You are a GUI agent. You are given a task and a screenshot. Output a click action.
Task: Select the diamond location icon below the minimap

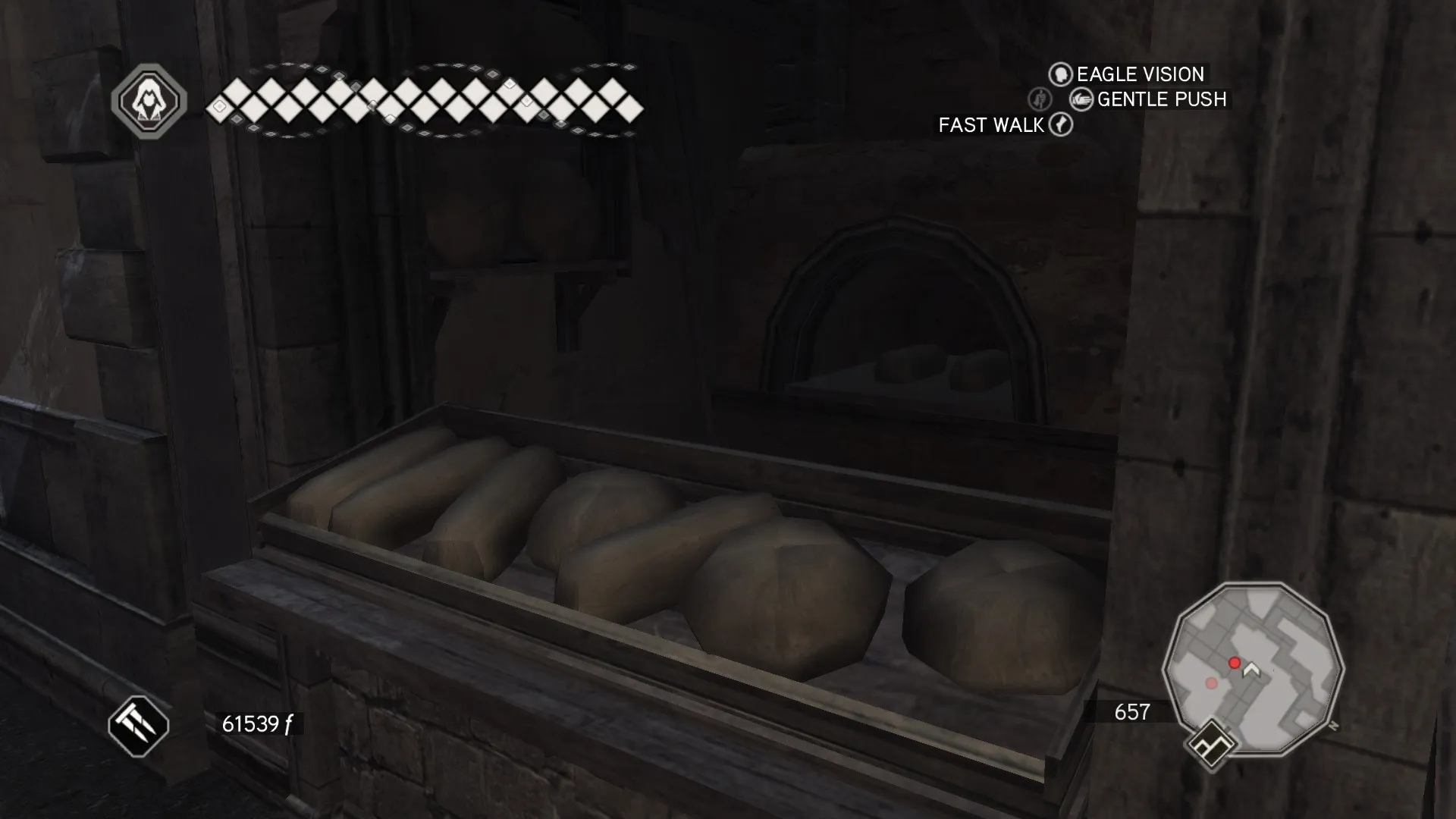(1211, 745)
